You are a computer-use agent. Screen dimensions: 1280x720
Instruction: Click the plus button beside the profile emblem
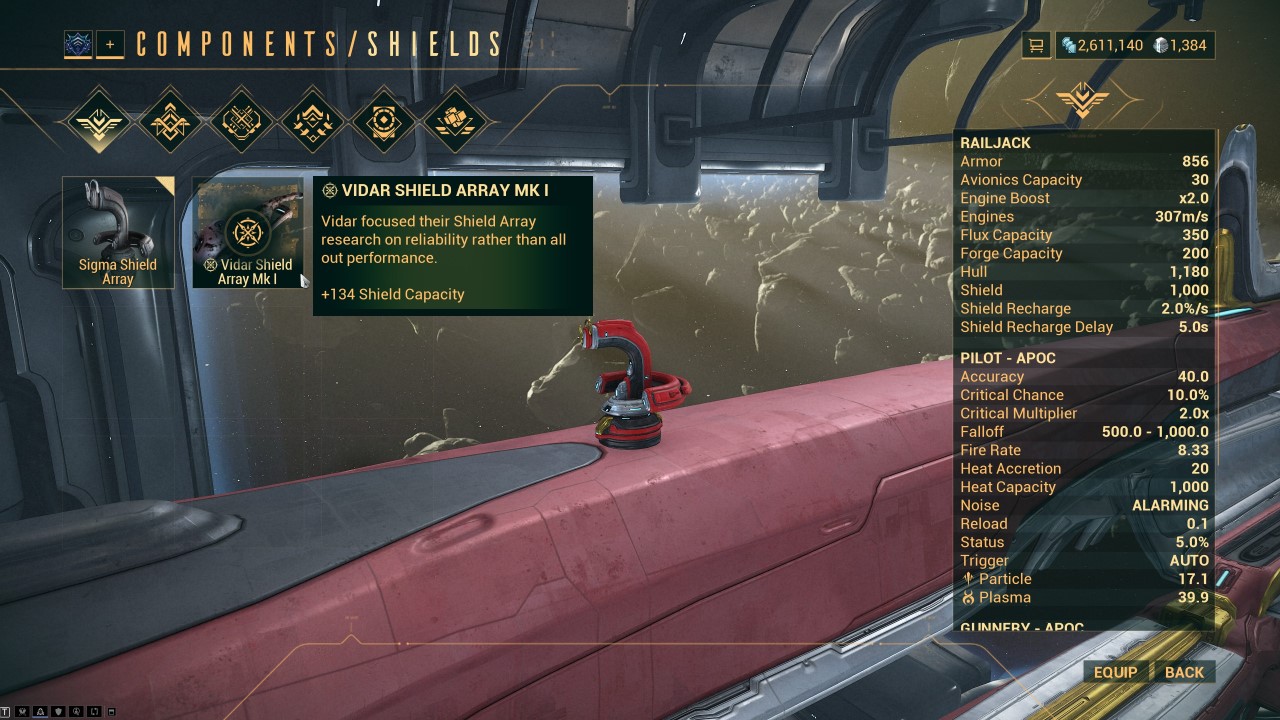(x=110, y=45)
